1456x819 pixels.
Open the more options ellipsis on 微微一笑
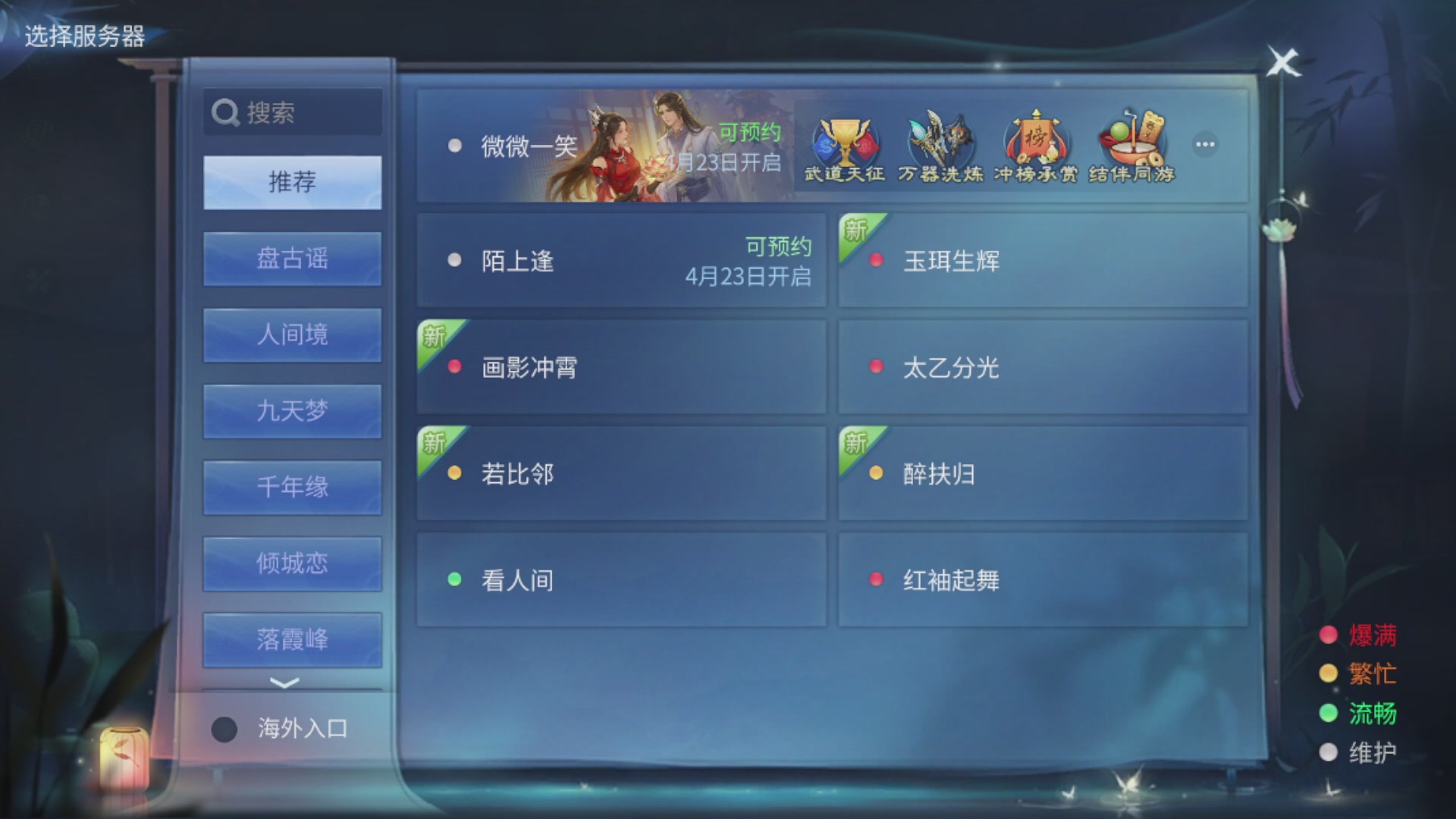click(1204, 144)
